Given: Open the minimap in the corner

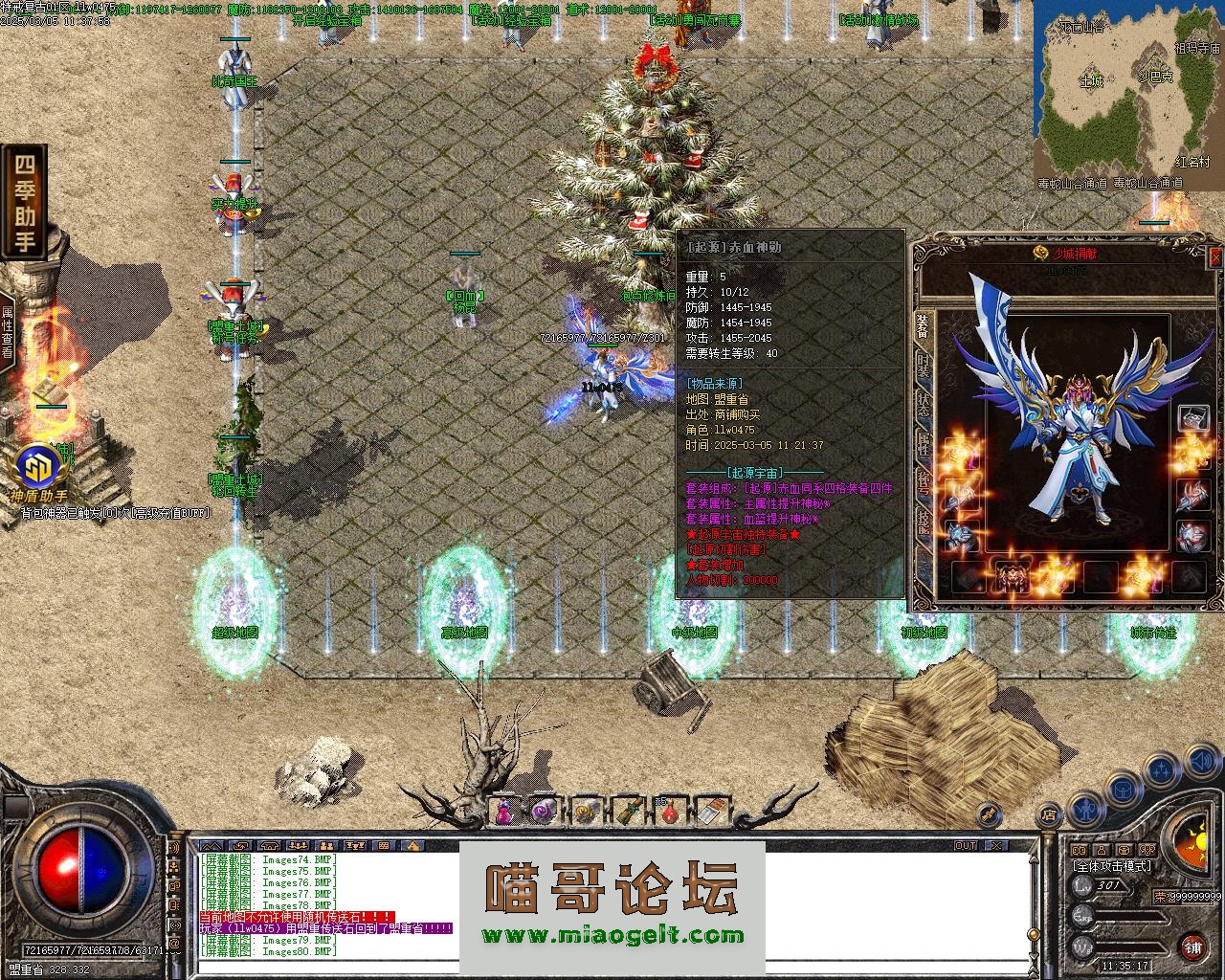Looking at the screenshot, I should point(1128,94).
